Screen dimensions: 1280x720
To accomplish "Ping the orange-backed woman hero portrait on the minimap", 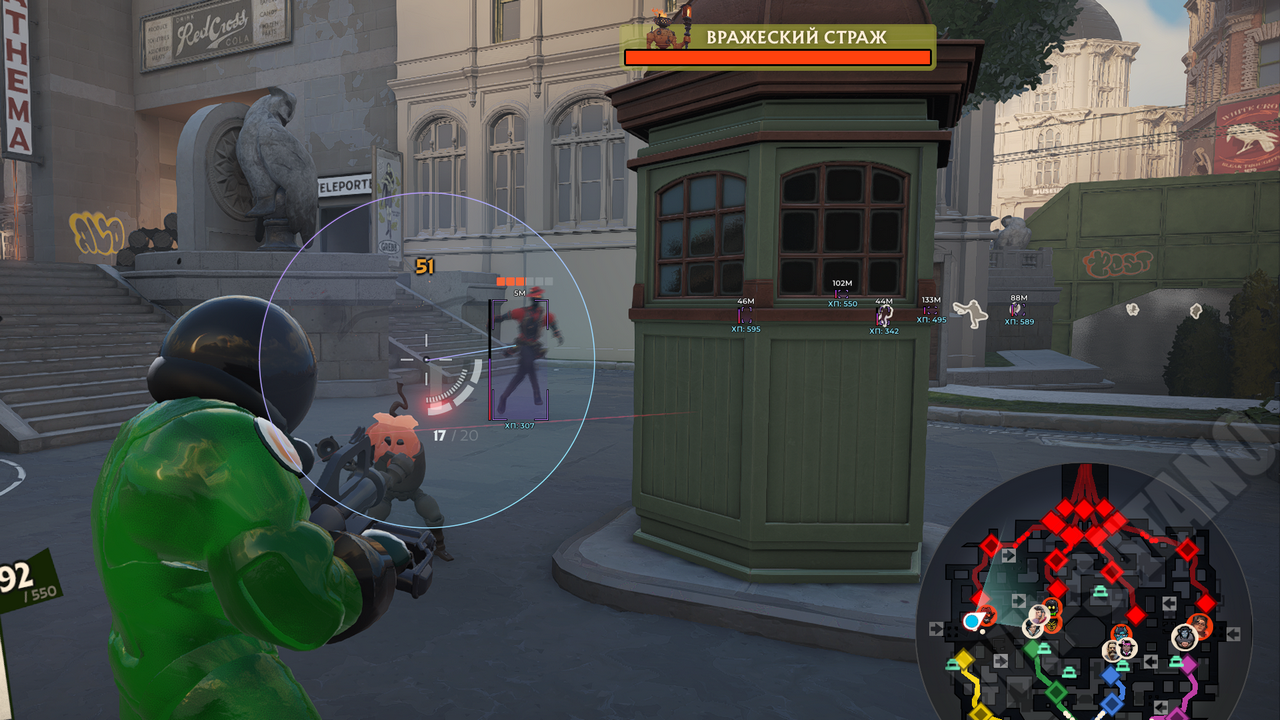I will (x=1200, y=626).
